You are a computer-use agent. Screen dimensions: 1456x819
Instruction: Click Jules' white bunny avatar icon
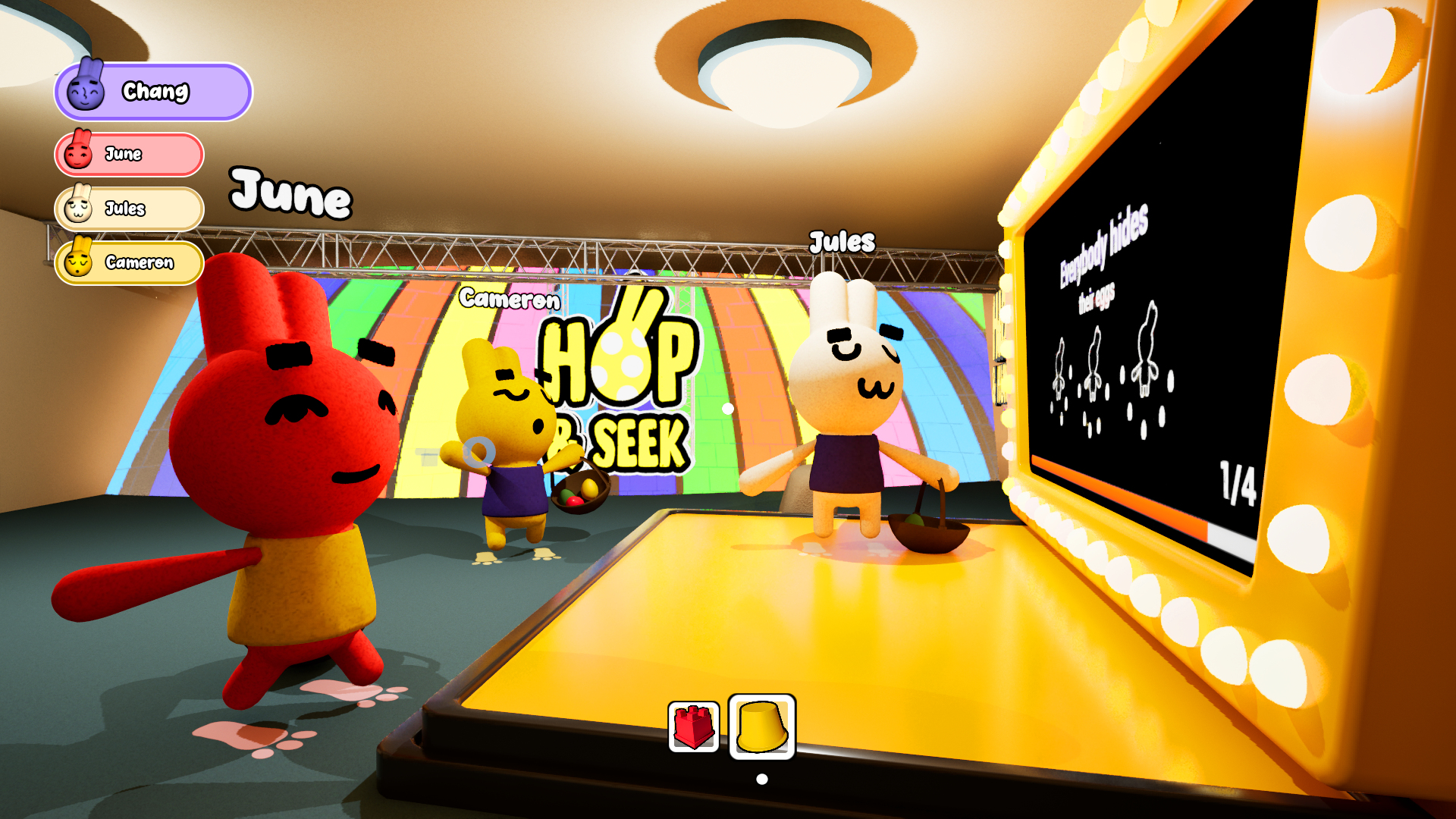coord(78,209)
